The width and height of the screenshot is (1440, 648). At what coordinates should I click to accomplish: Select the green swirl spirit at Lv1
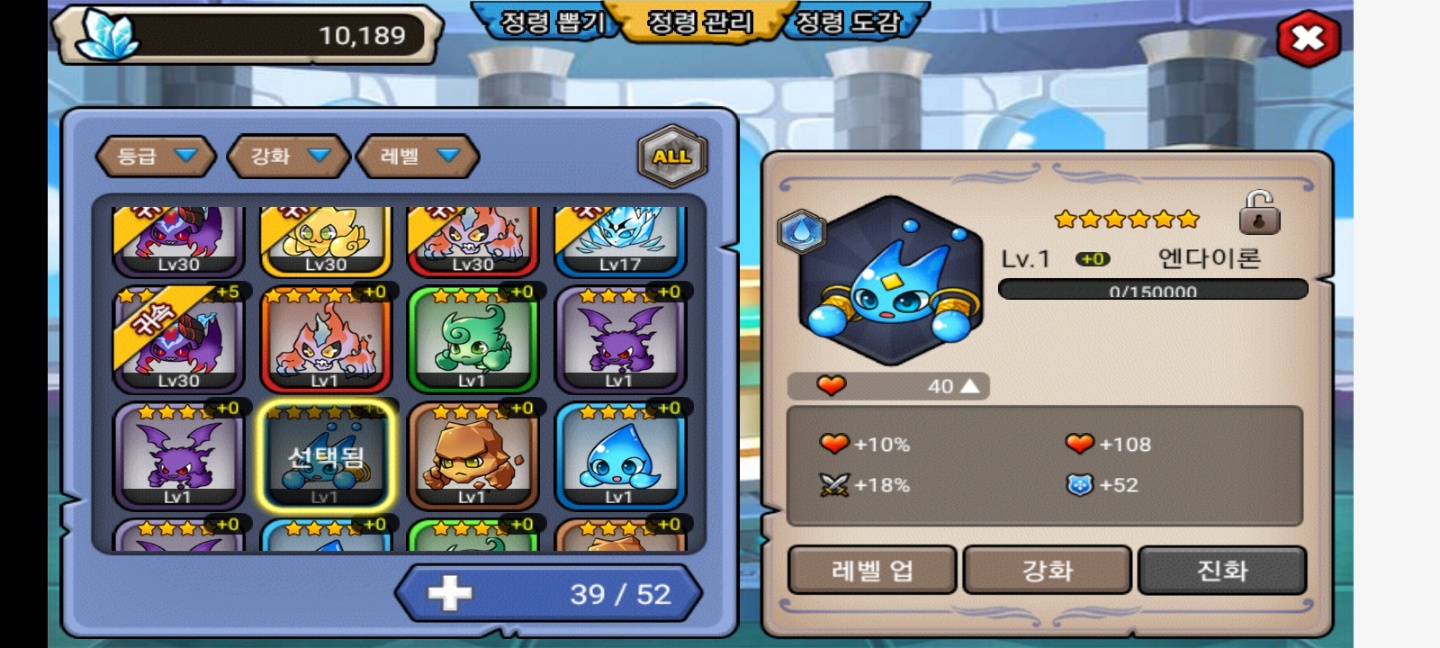473,342
